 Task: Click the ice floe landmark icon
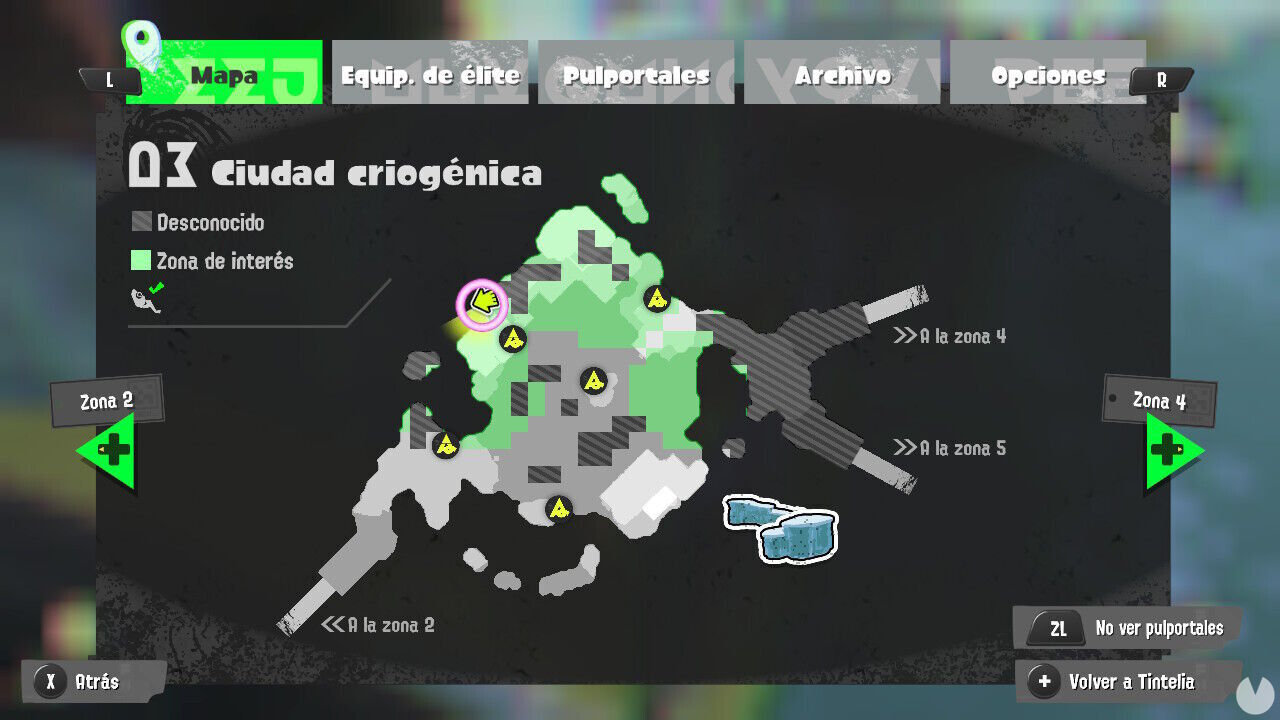coord(780,528)
